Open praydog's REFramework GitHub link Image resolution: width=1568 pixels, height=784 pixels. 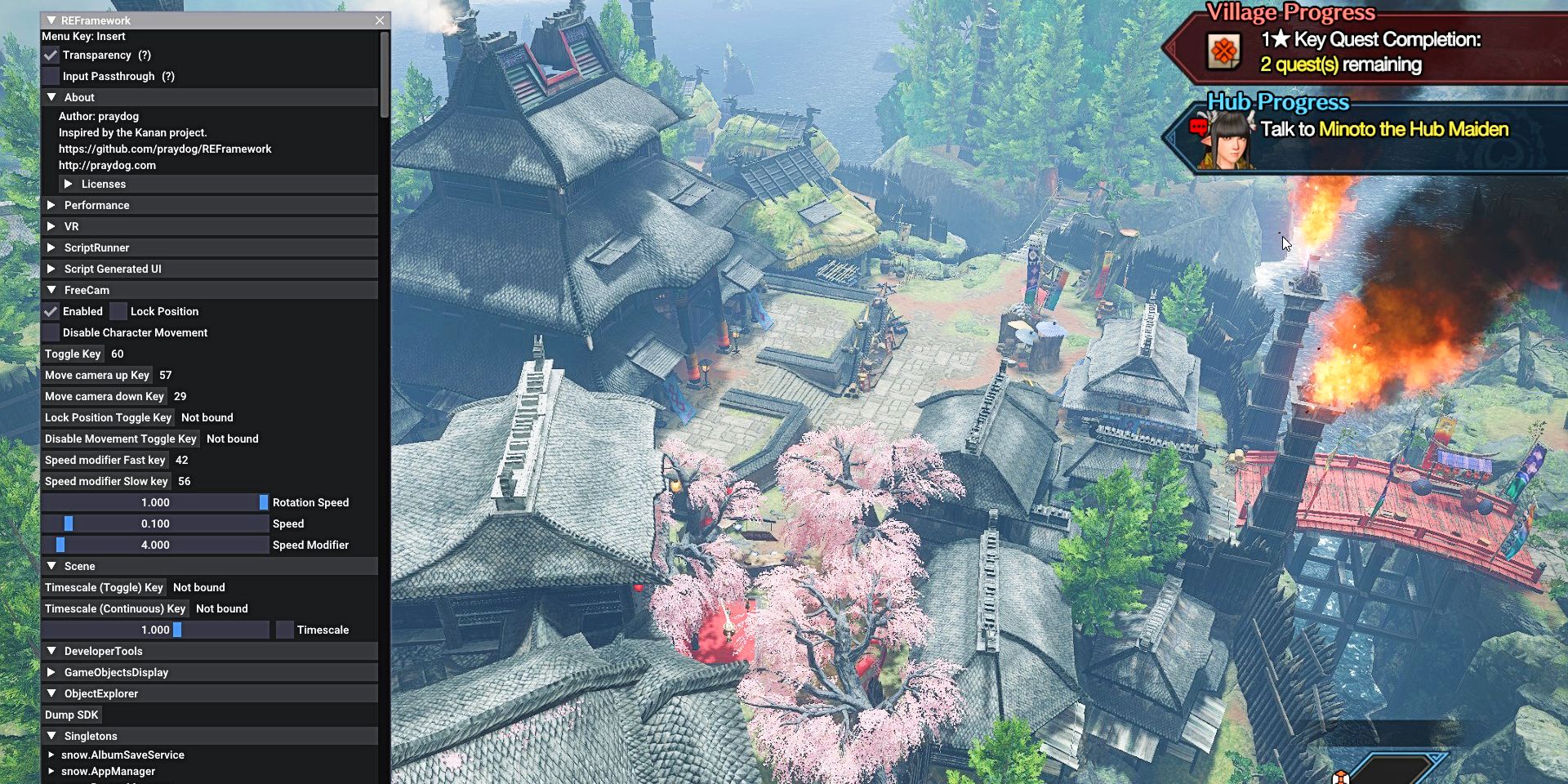pyautogui.click(x=165, y=149)
